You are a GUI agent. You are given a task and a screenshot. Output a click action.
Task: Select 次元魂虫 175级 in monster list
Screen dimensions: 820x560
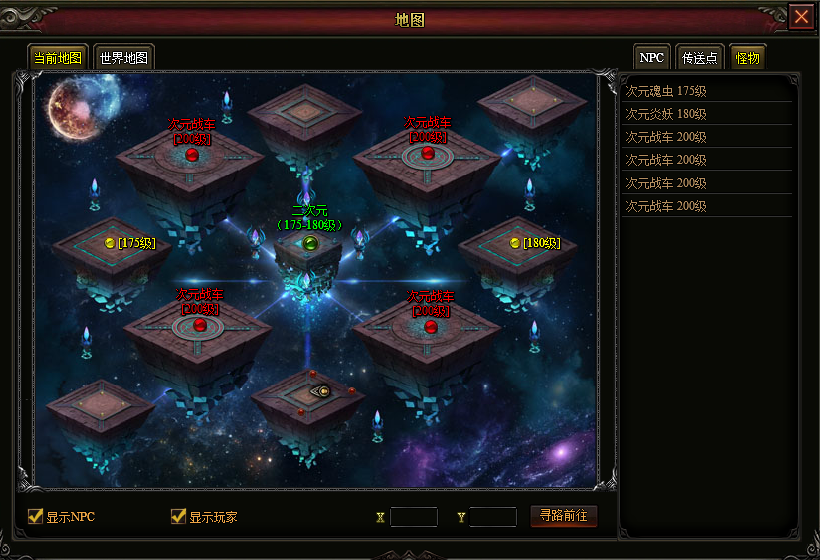(x=666, y=91)
